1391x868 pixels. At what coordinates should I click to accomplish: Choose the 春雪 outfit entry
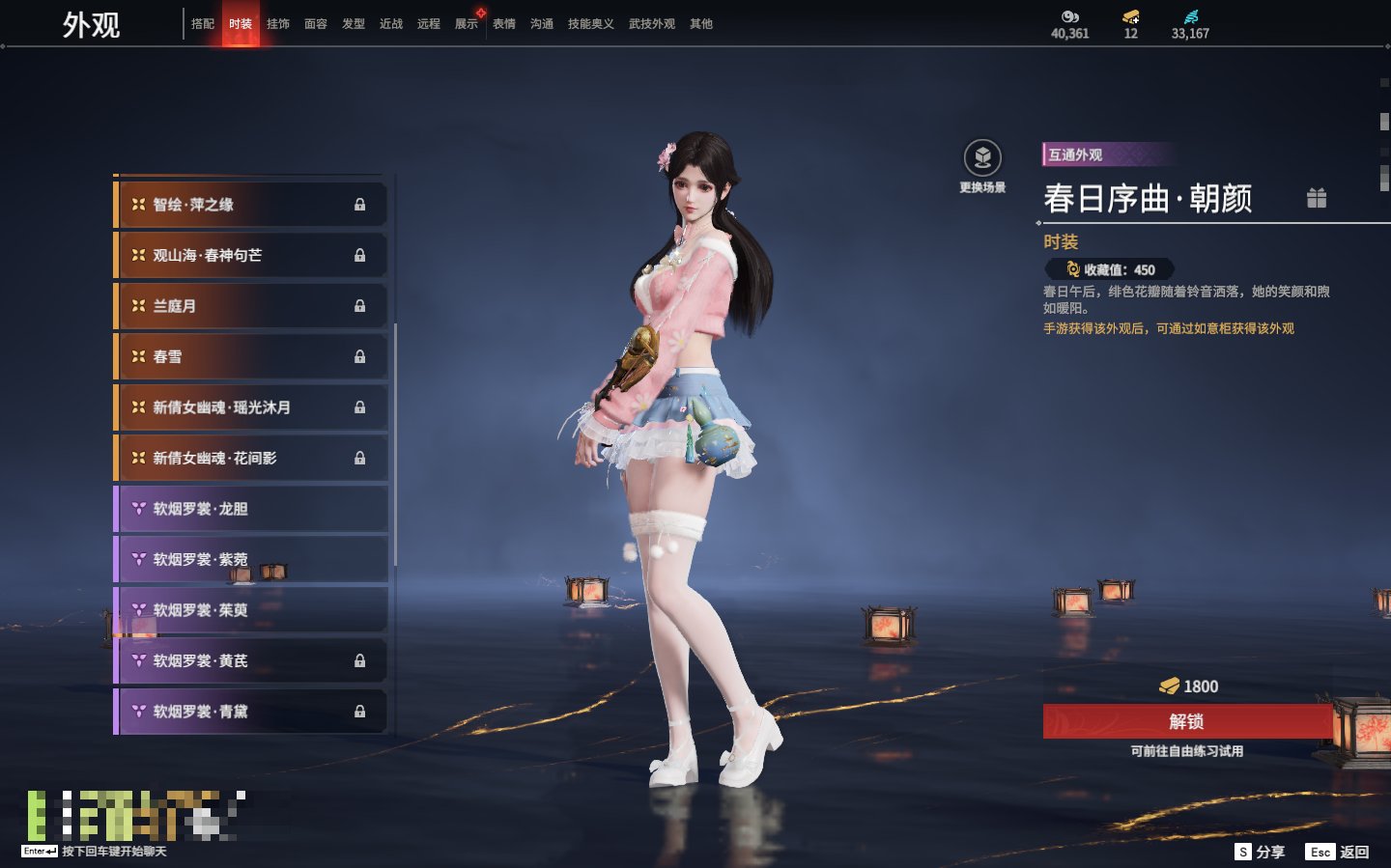click(250, 357)
